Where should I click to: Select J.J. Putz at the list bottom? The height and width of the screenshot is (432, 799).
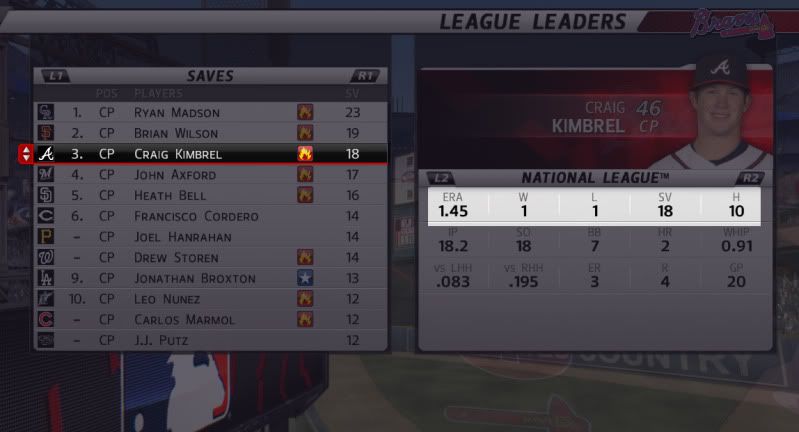click(210, 340)
